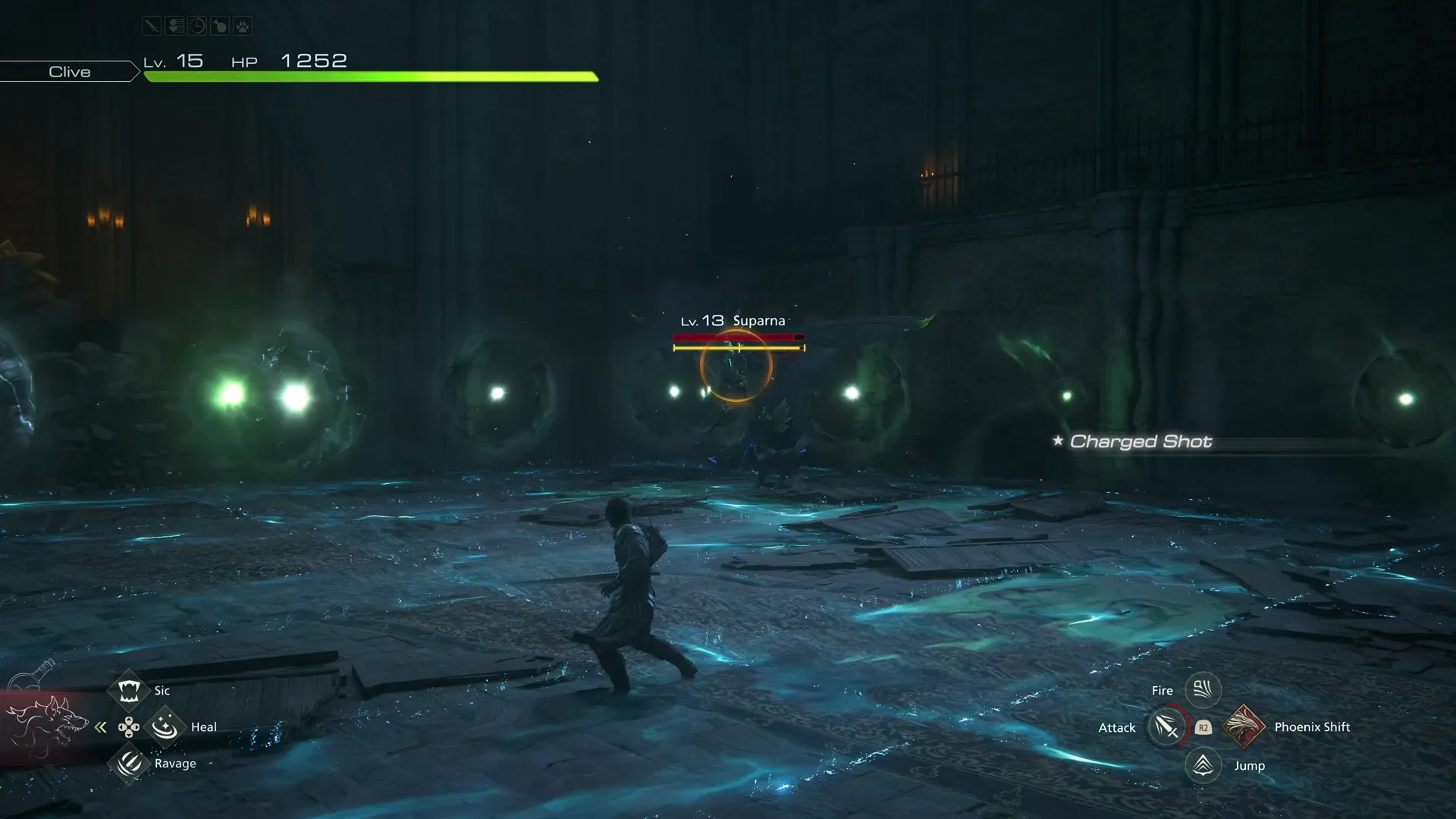Image resolution: width=1456 pixels, height=819 pixels.
Task: Click the d-pad indicator between pet commands
Action: [129, 726]
